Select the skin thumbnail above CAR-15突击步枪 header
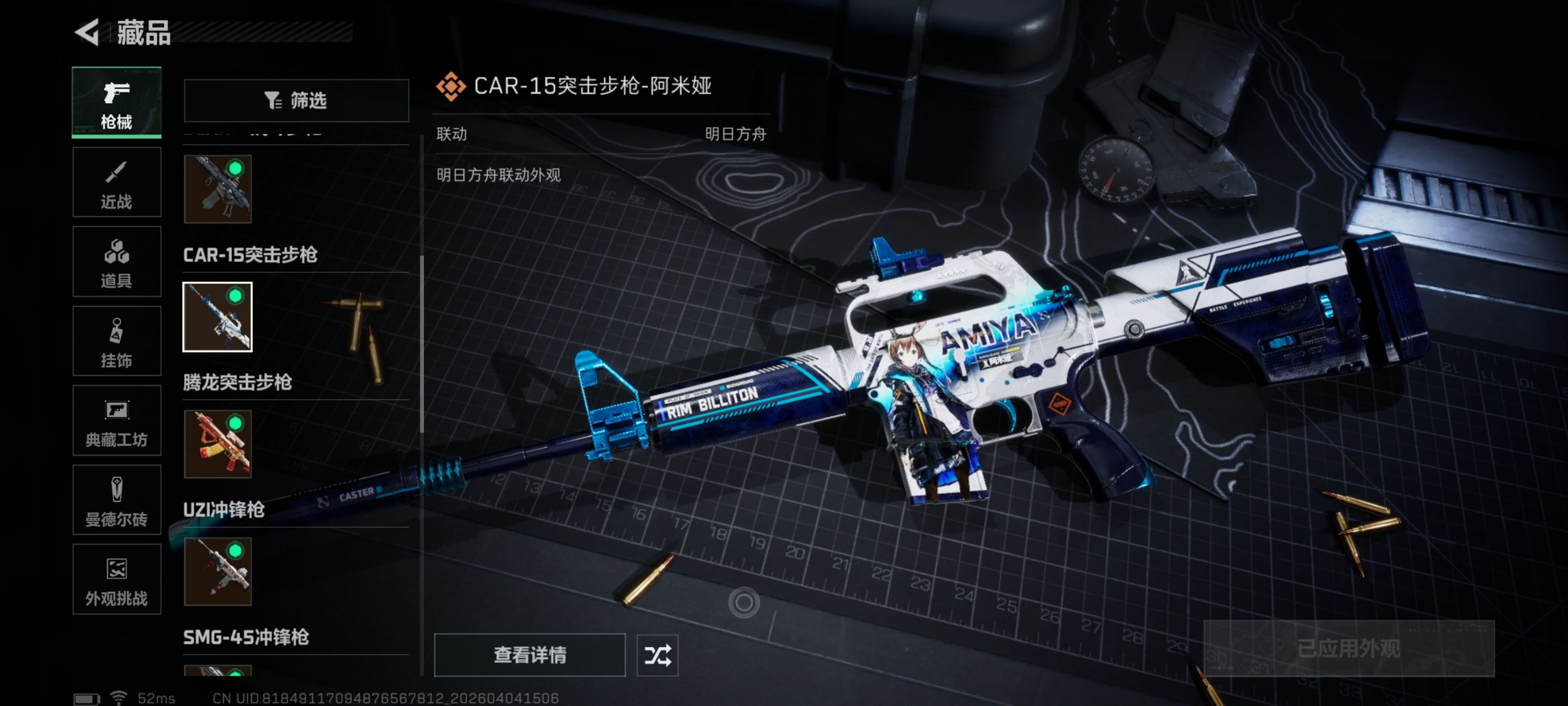The image size is (1568, 706). (217, 189)
